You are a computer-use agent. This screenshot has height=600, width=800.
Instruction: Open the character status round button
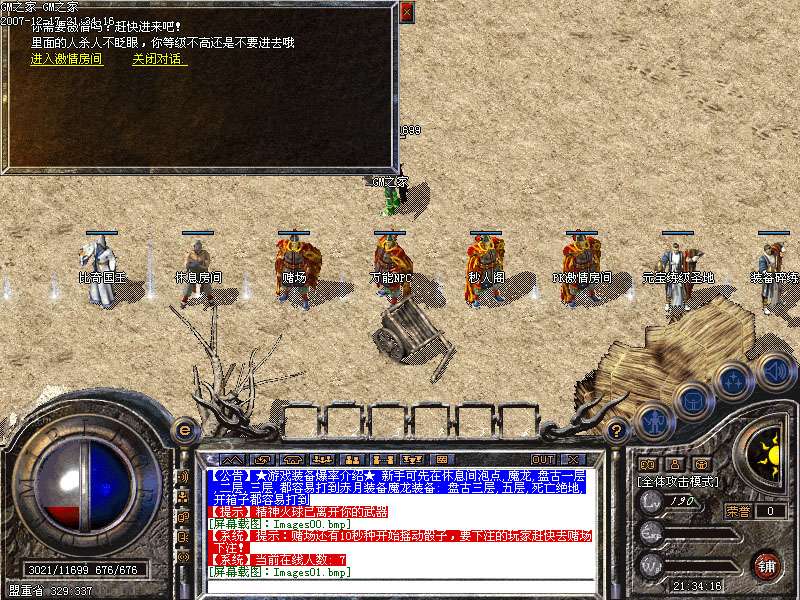(653, 421)
